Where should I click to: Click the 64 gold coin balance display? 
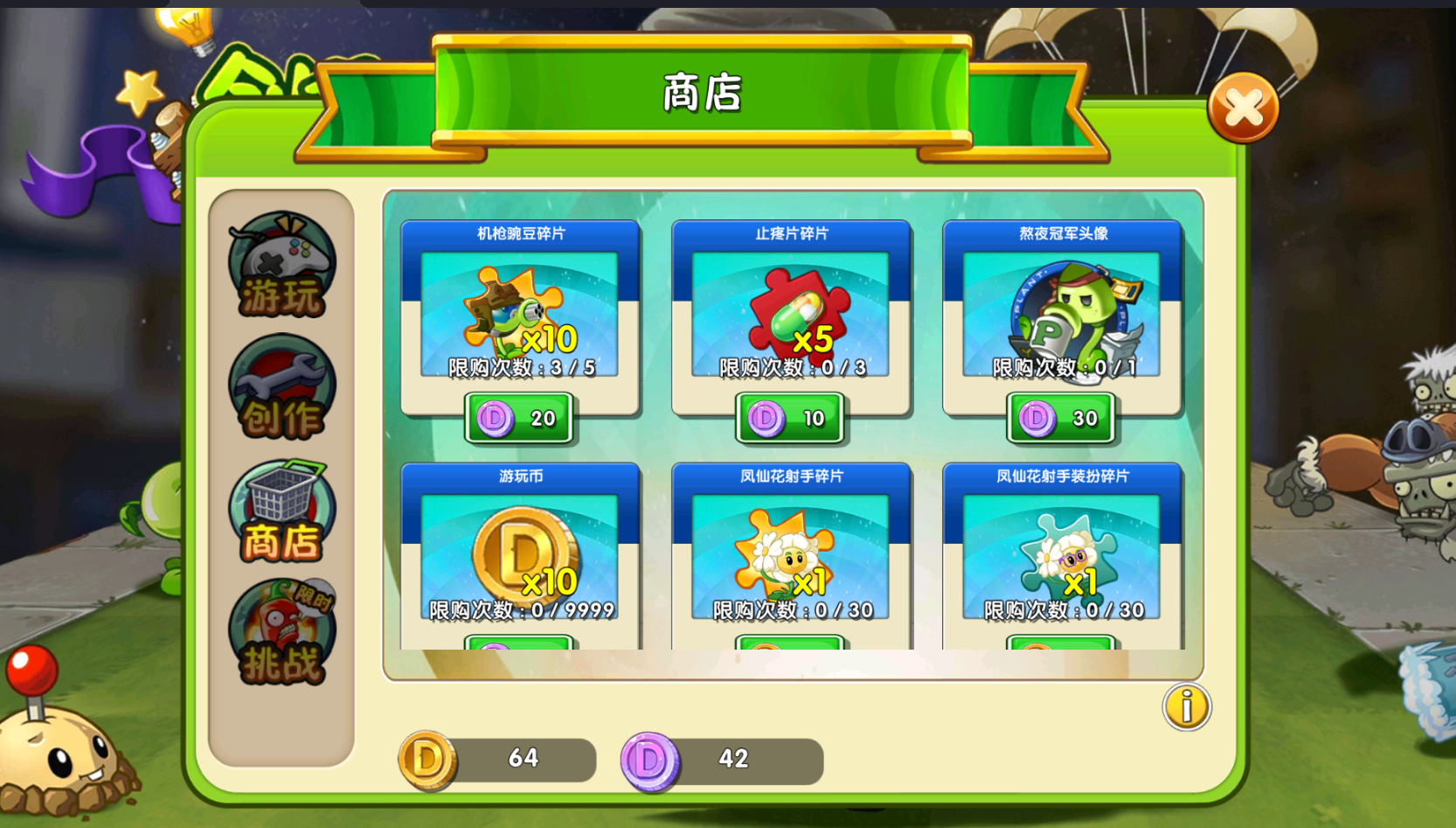(524, 759)
